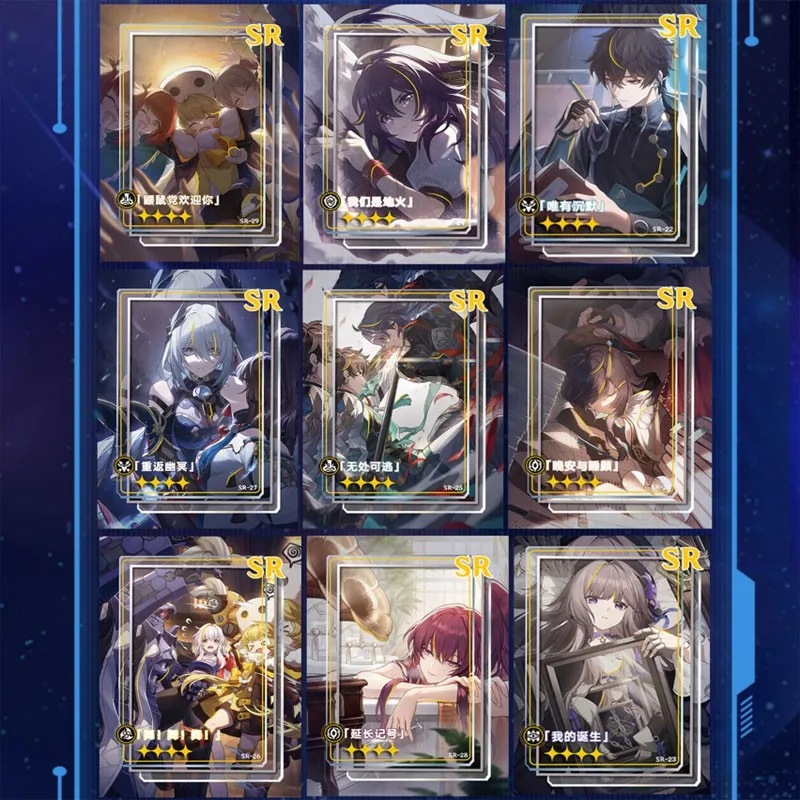Open the 重返幽冥 SR card
The width and height of the screenshot is (800, 800).
[x=196, y=395]
